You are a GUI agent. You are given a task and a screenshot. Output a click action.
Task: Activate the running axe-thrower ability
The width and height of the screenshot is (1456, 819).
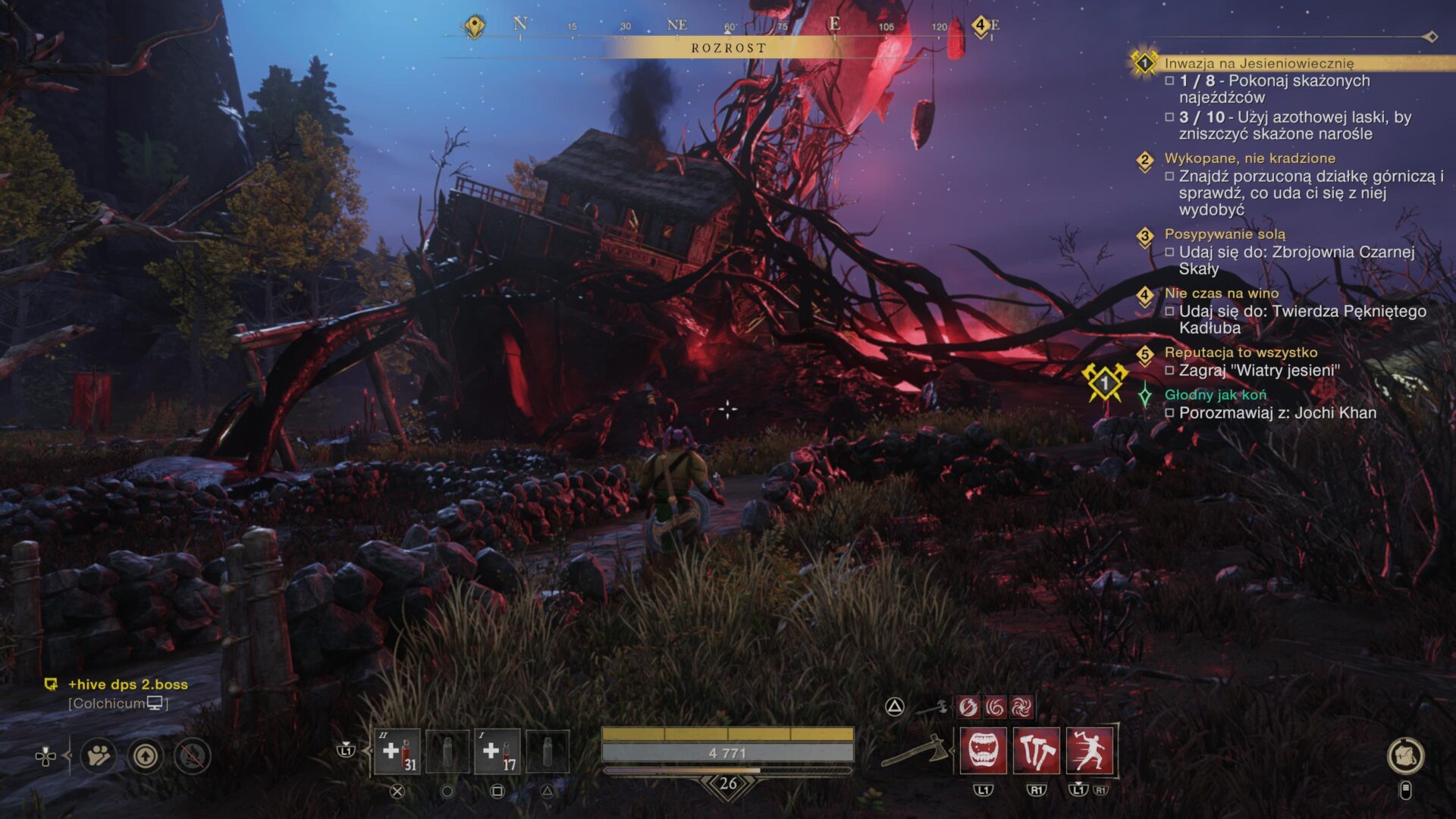click(x=1089, y=751)
